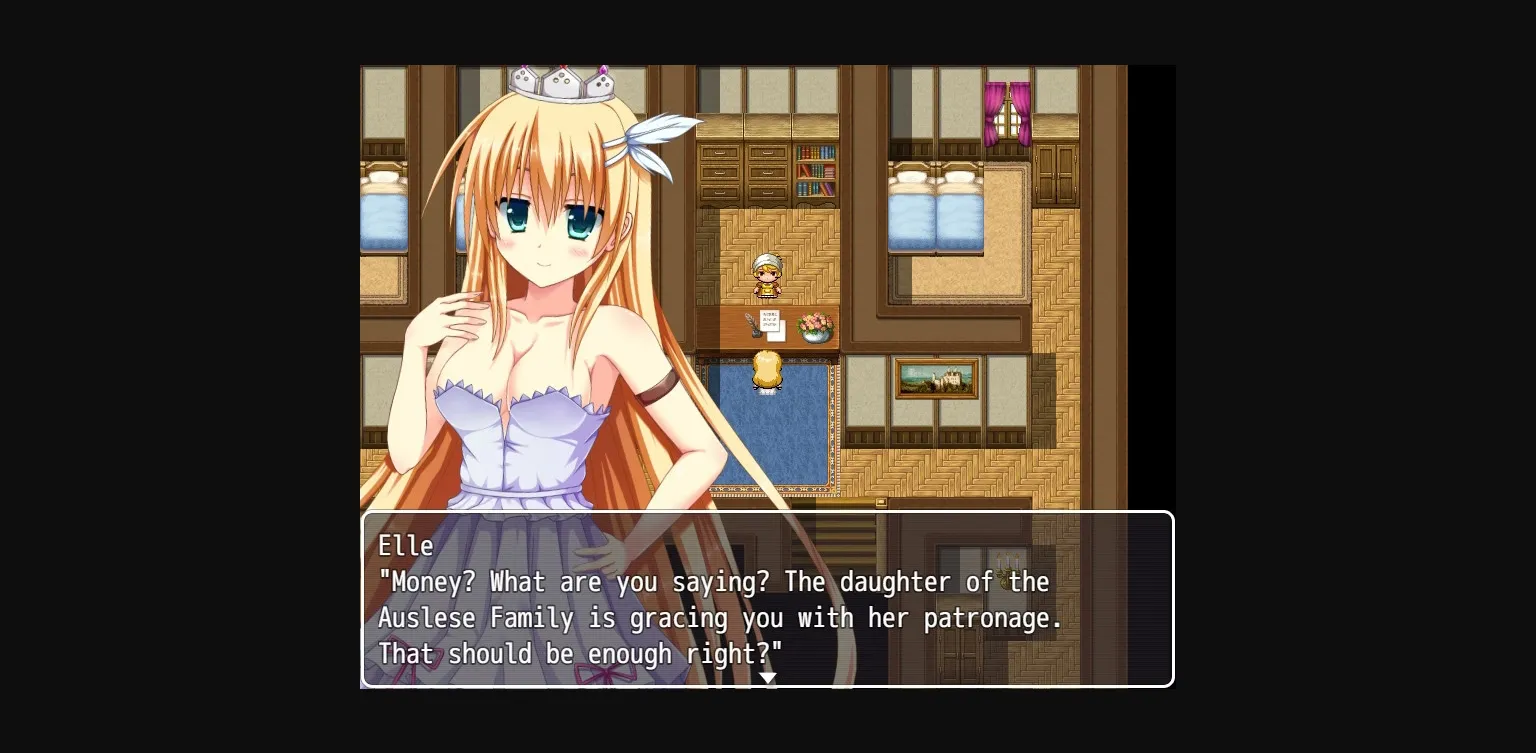This screenshot has width=1536, height=753.
Task: Click the castle painting on the wall
Action: [x=936, y=380]
